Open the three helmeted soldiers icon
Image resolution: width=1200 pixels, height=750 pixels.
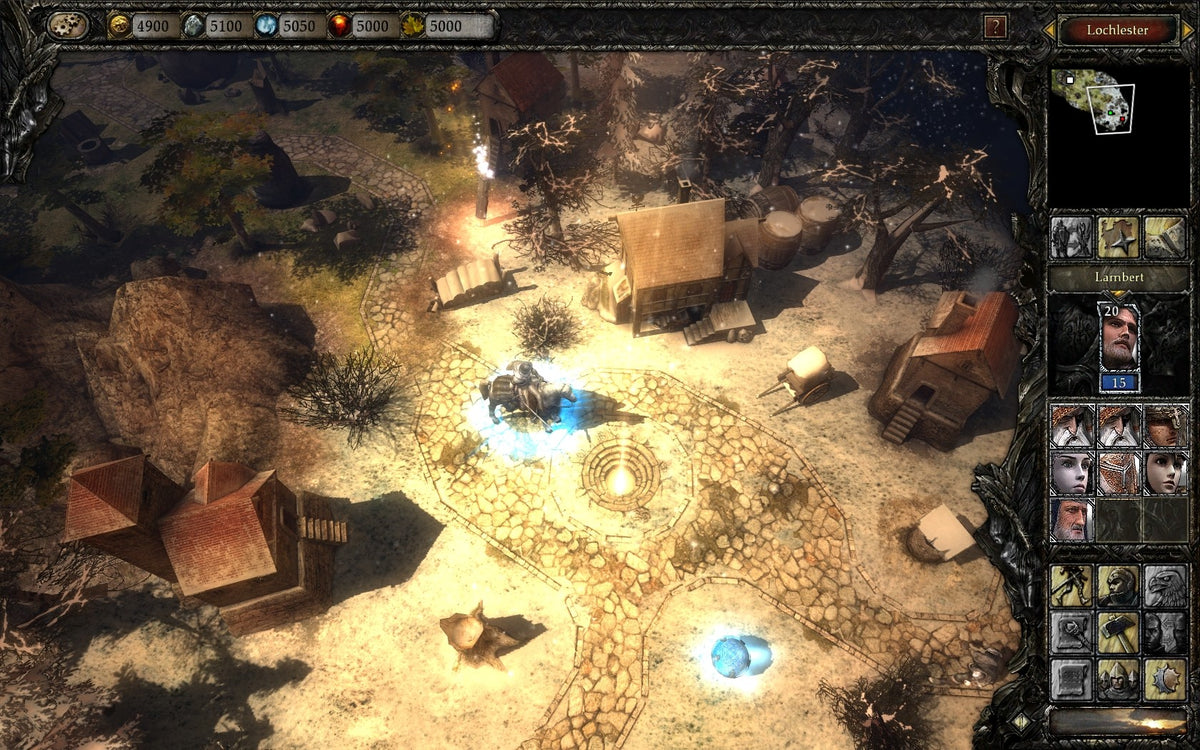pos(1117,679)
